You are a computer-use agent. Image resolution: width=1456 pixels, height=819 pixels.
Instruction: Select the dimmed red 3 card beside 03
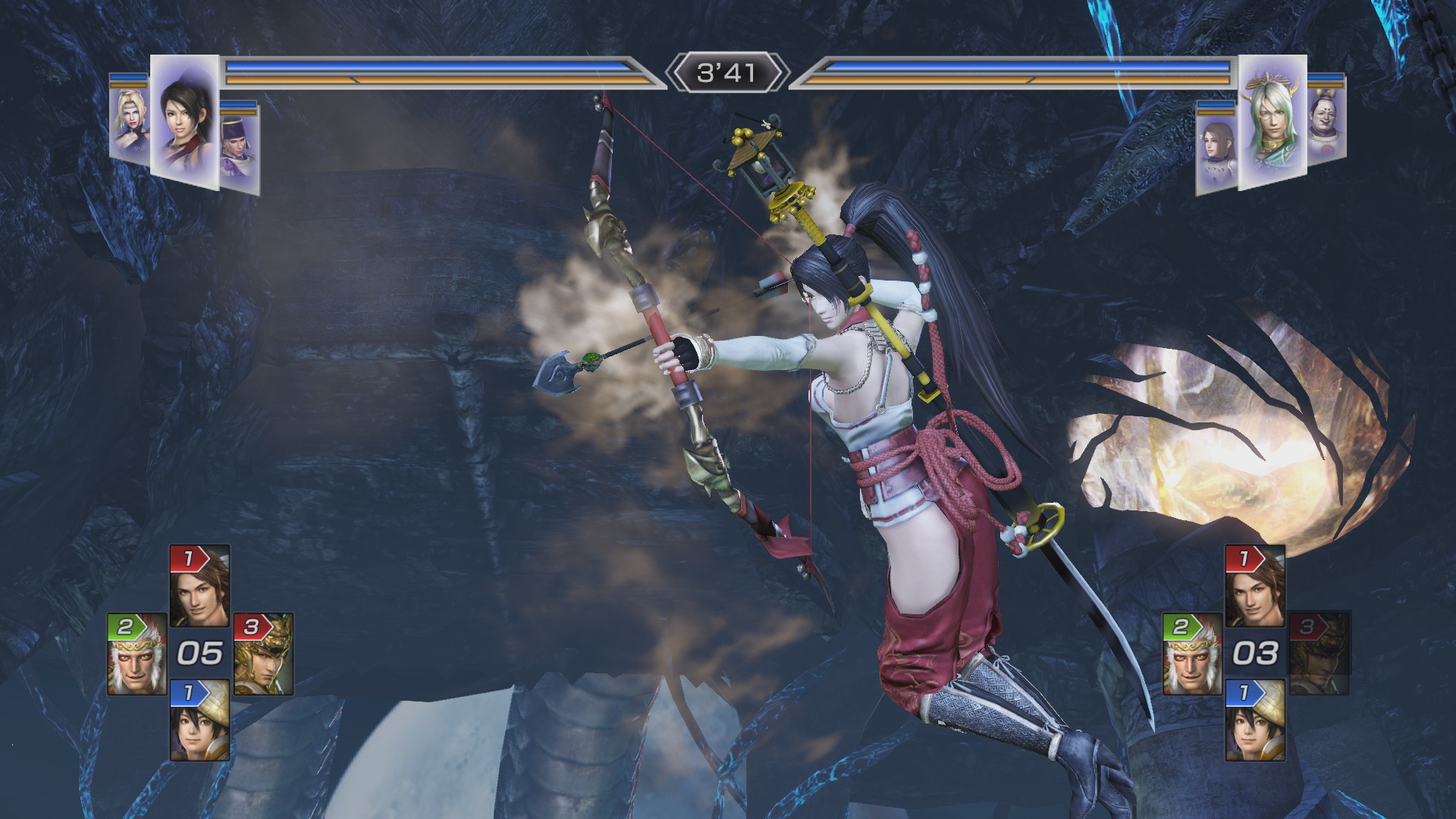(x=1319, y=654)
